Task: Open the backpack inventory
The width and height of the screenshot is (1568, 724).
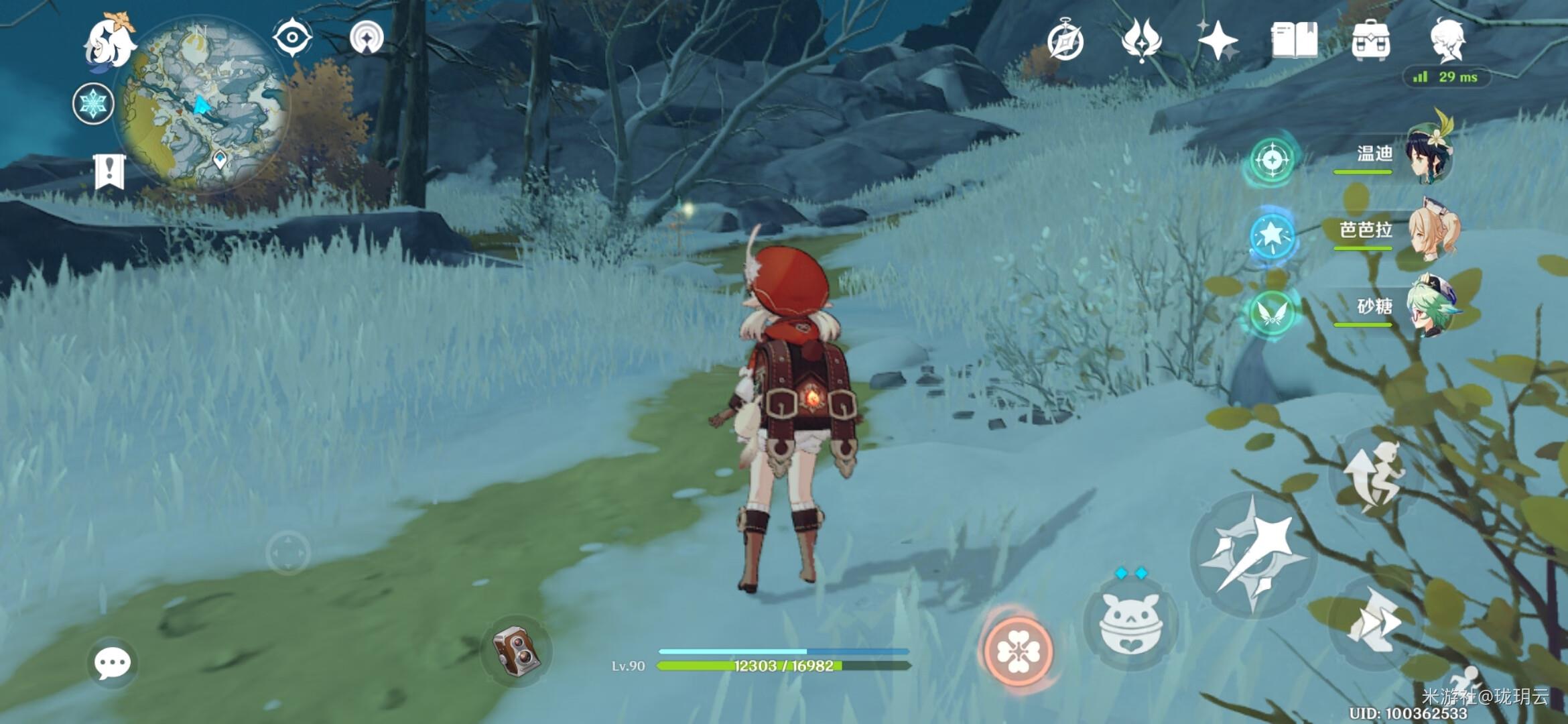Action: [x=1371, y=40]
